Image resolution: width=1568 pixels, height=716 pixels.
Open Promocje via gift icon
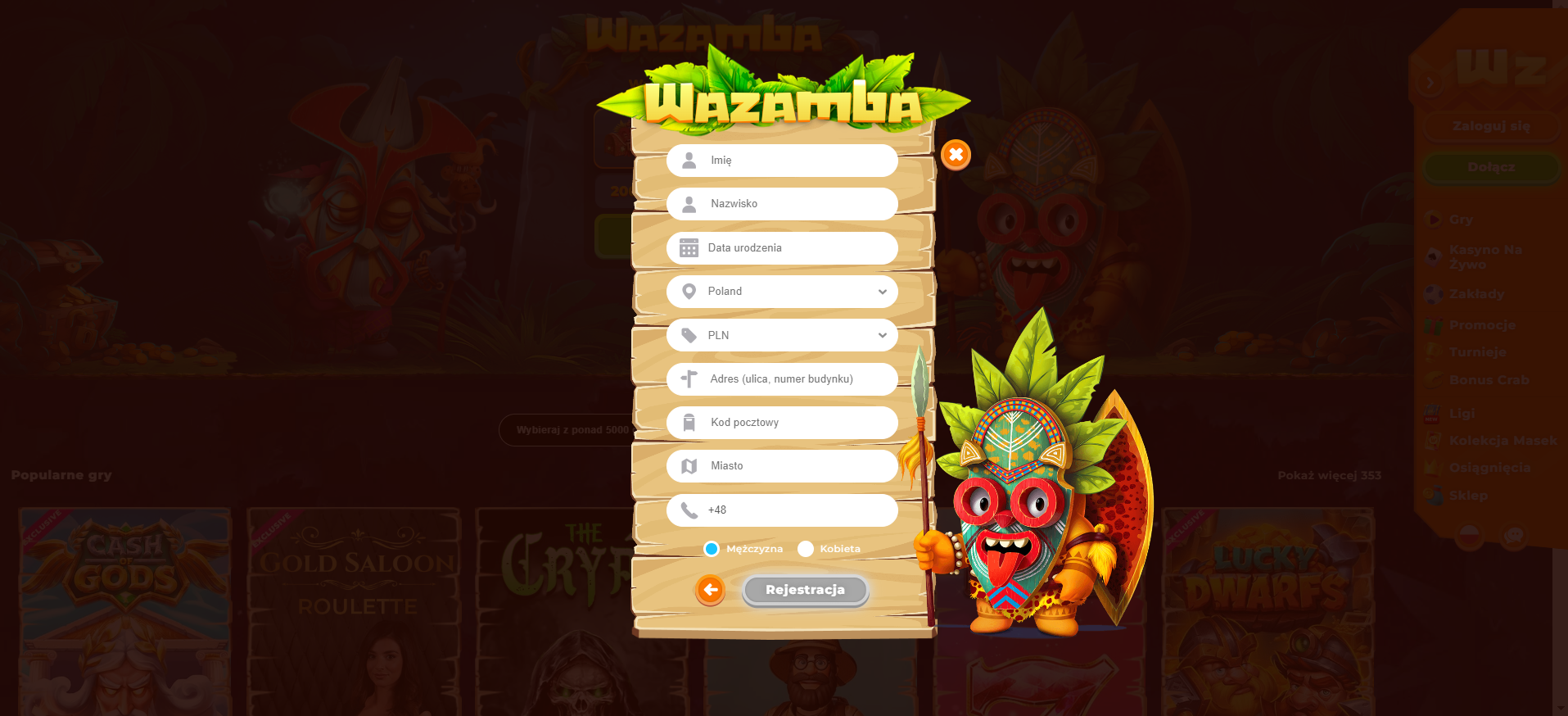[1433, 324]
